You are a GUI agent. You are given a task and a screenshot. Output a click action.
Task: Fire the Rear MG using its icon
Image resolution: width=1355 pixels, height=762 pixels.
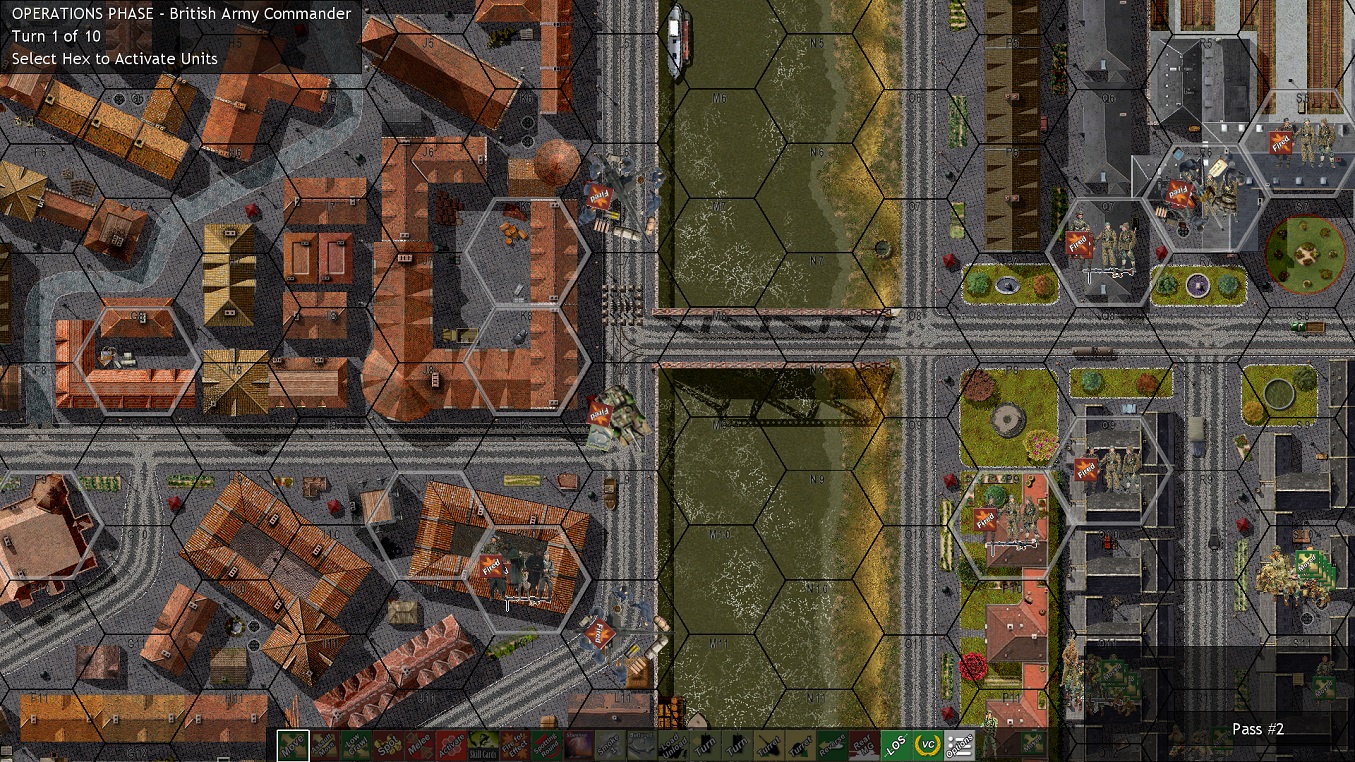[x=862, y=744]
